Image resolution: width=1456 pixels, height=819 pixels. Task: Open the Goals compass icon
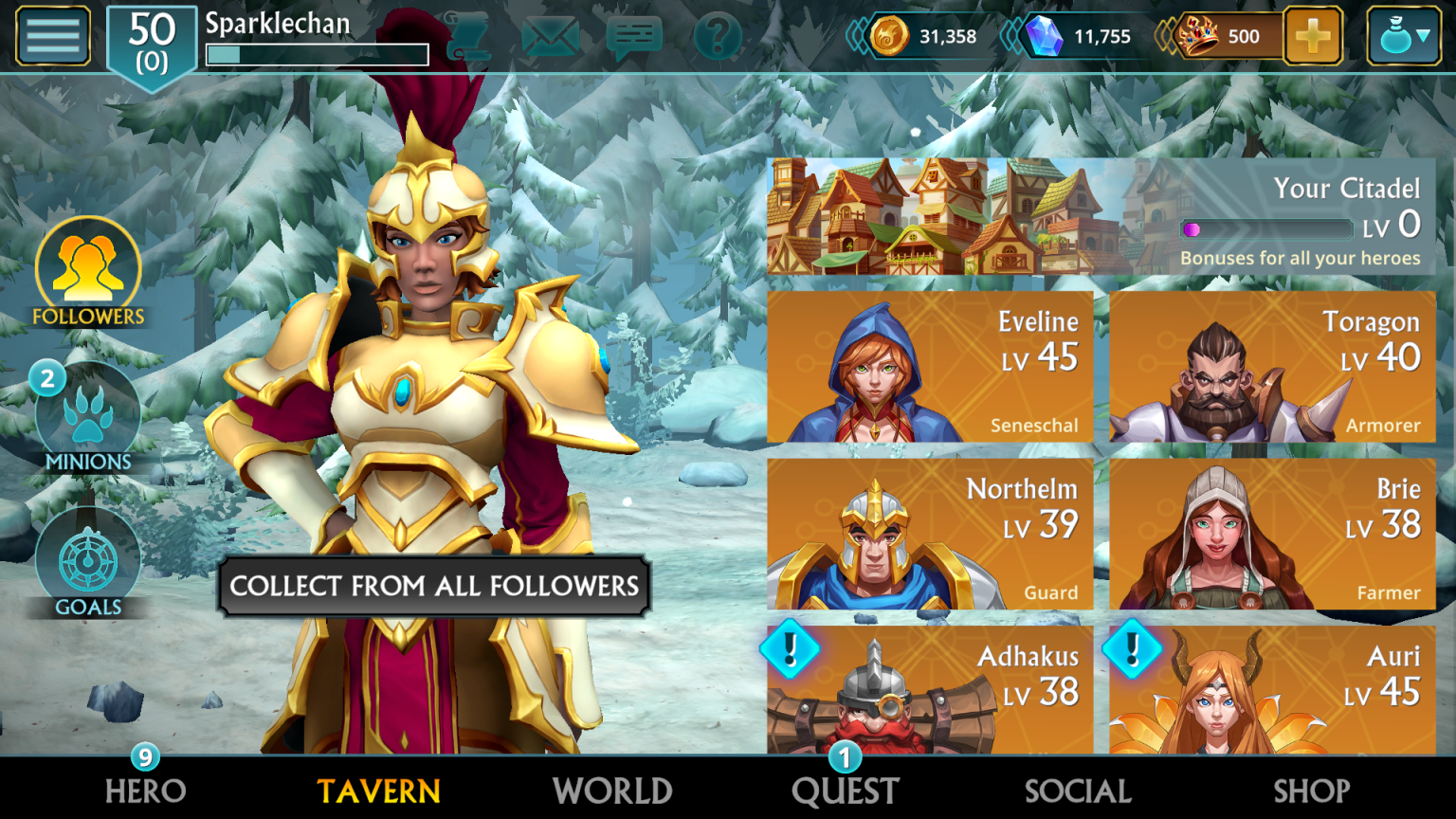coord(87,559)
